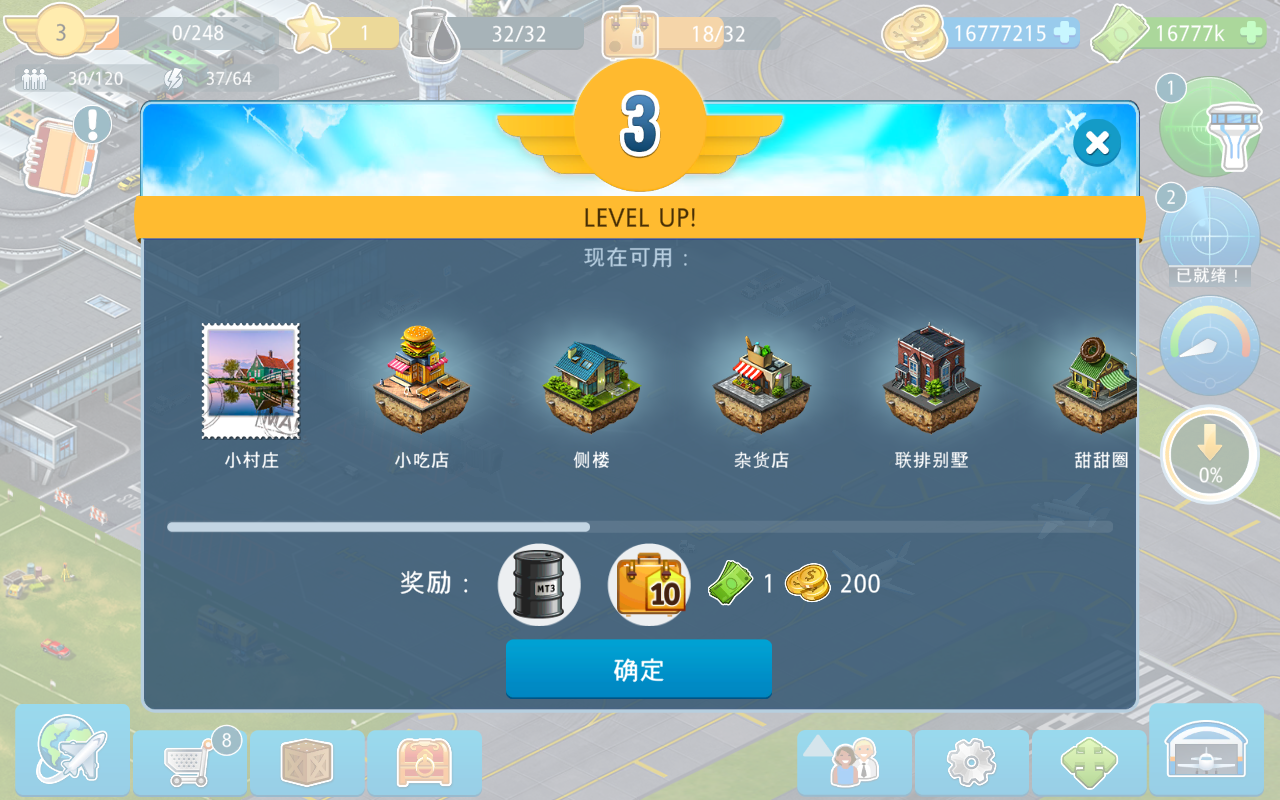Open the warehouse crate icon
This screenshot has width=1280, height=800.
click(x=307, y=762)
